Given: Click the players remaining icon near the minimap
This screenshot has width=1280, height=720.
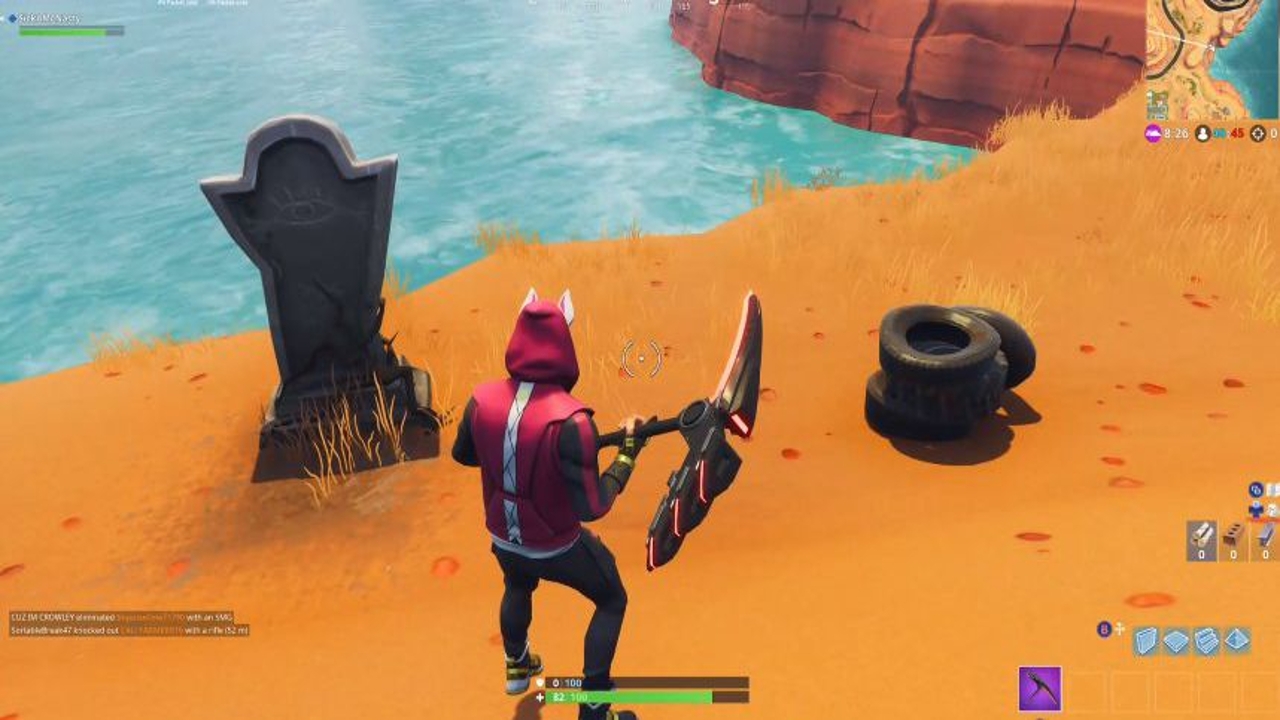Looking at the screenshot, I should point(1202,134).
